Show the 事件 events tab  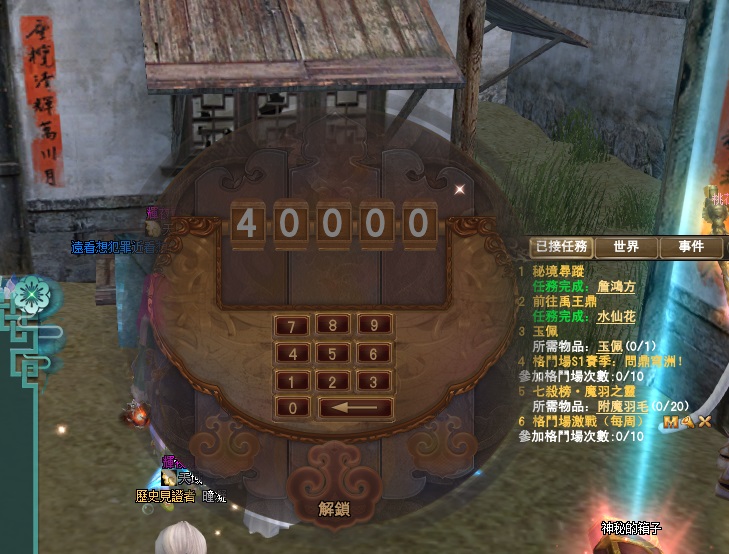pyautogui.click(x=691, y=247)
